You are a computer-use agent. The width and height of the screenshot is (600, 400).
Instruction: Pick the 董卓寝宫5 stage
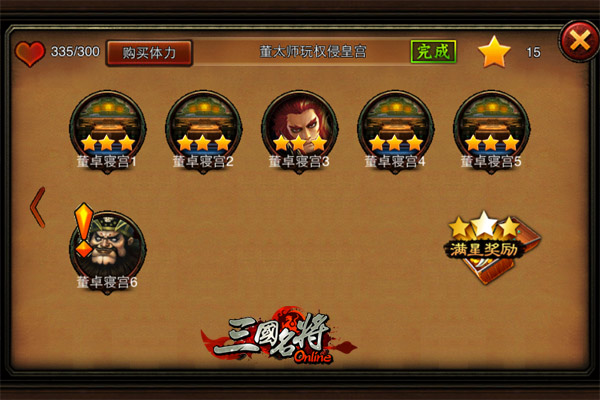click(x=491, y=125)
